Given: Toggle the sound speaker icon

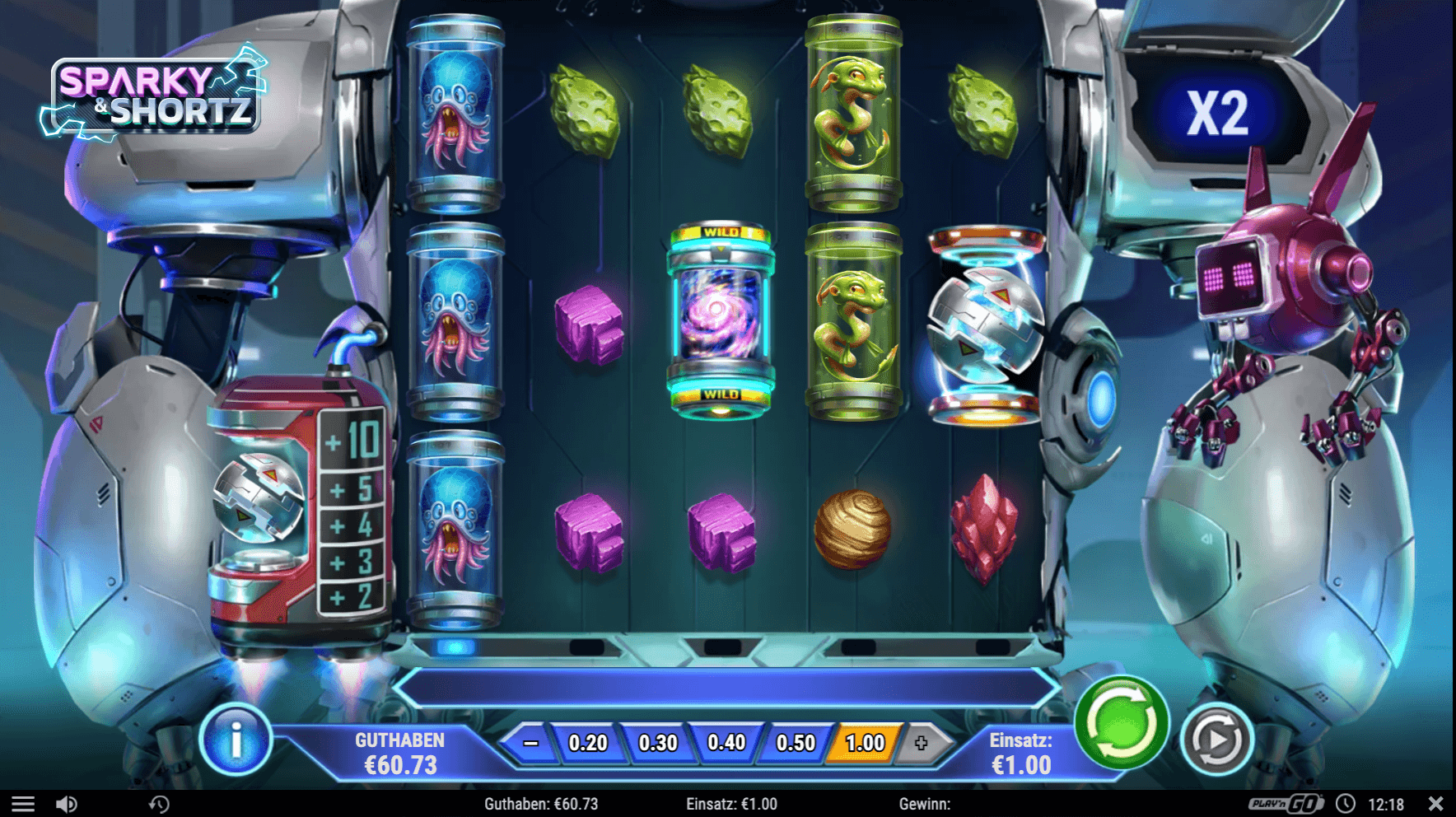Looking at the screenshot, I should (66, 804).
